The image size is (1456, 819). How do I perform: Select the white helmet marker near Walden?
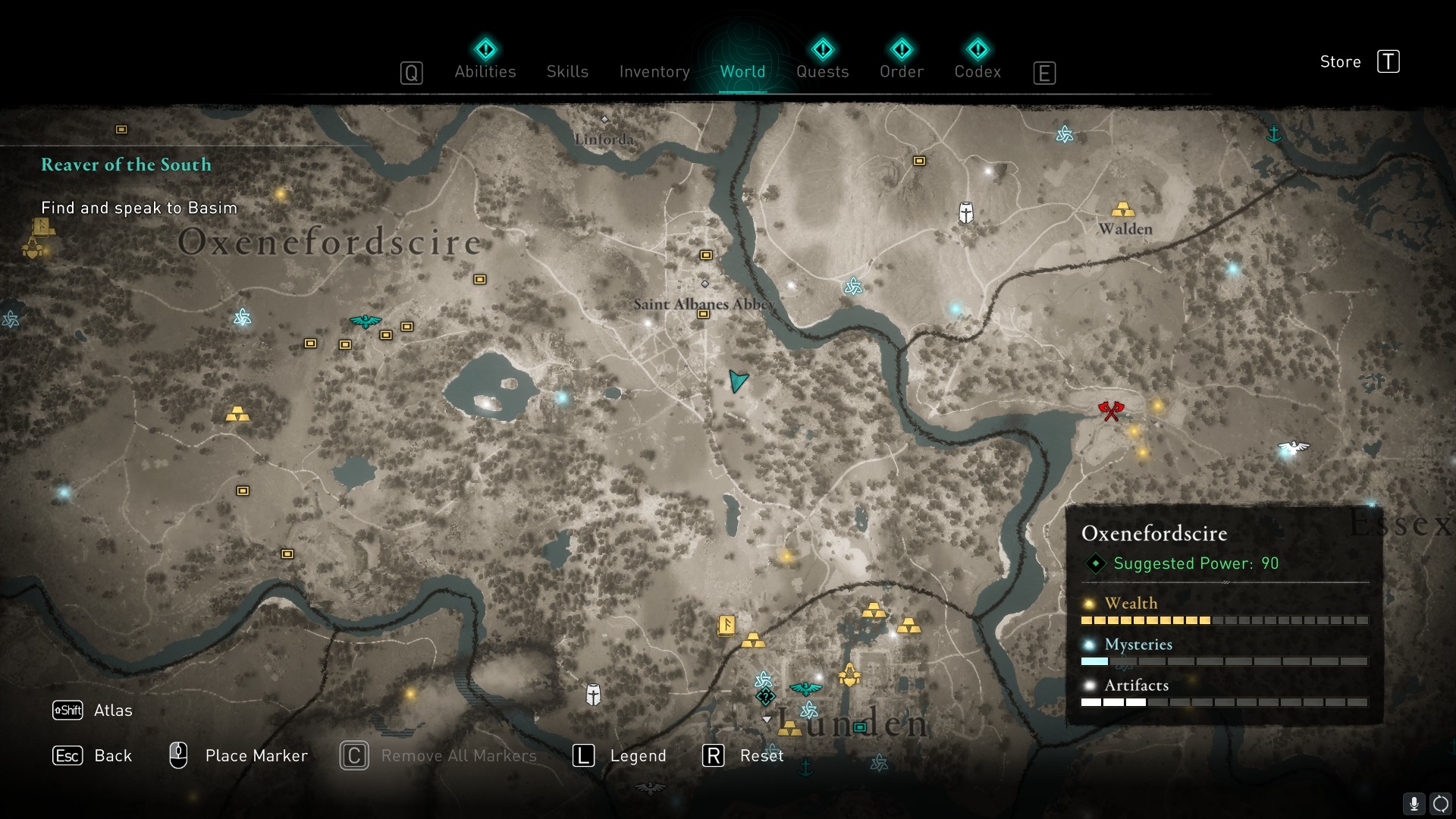point(965,212)
